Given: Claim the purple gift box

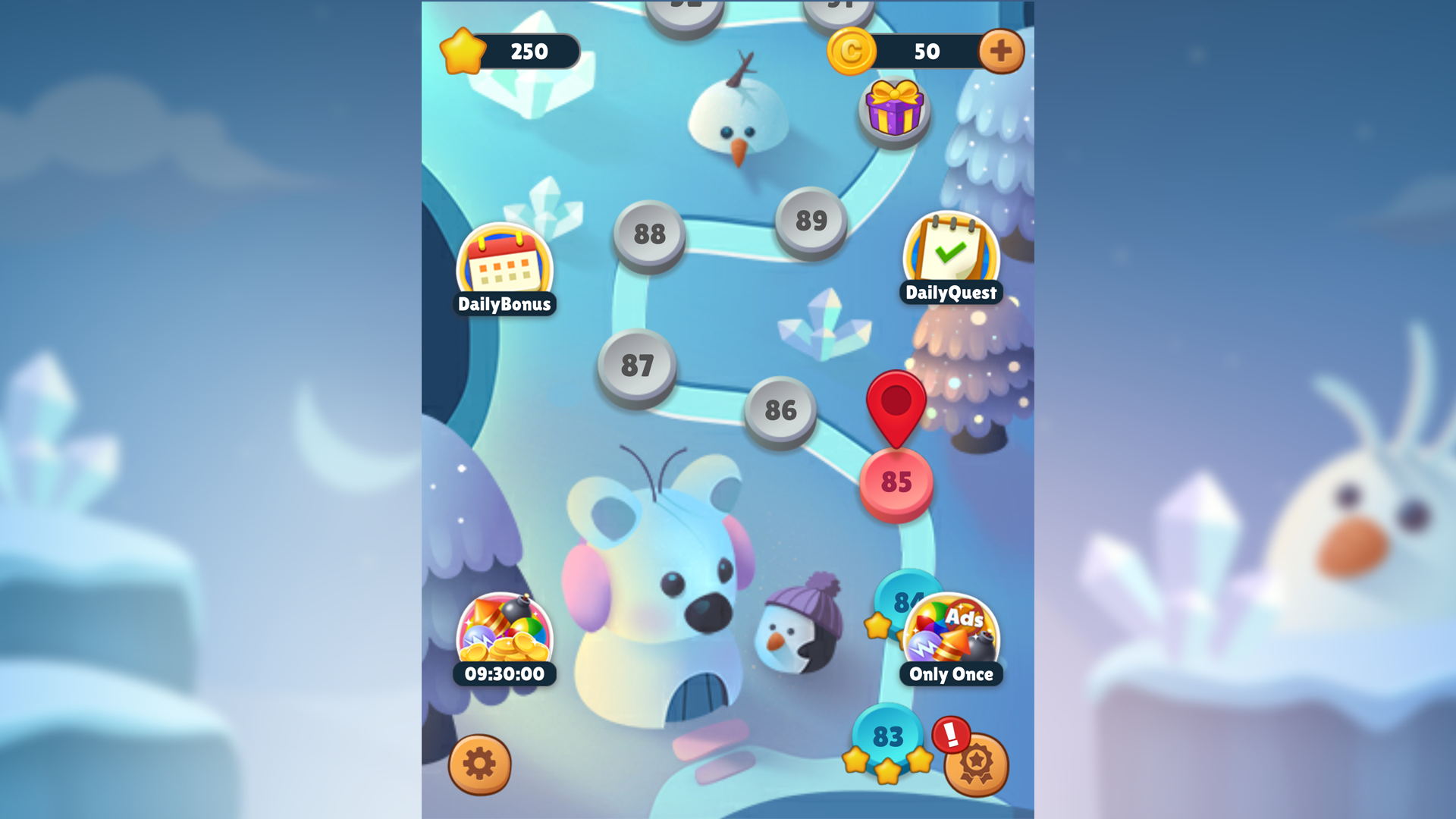Looking at the screenshot, I should tap(893, 110).
